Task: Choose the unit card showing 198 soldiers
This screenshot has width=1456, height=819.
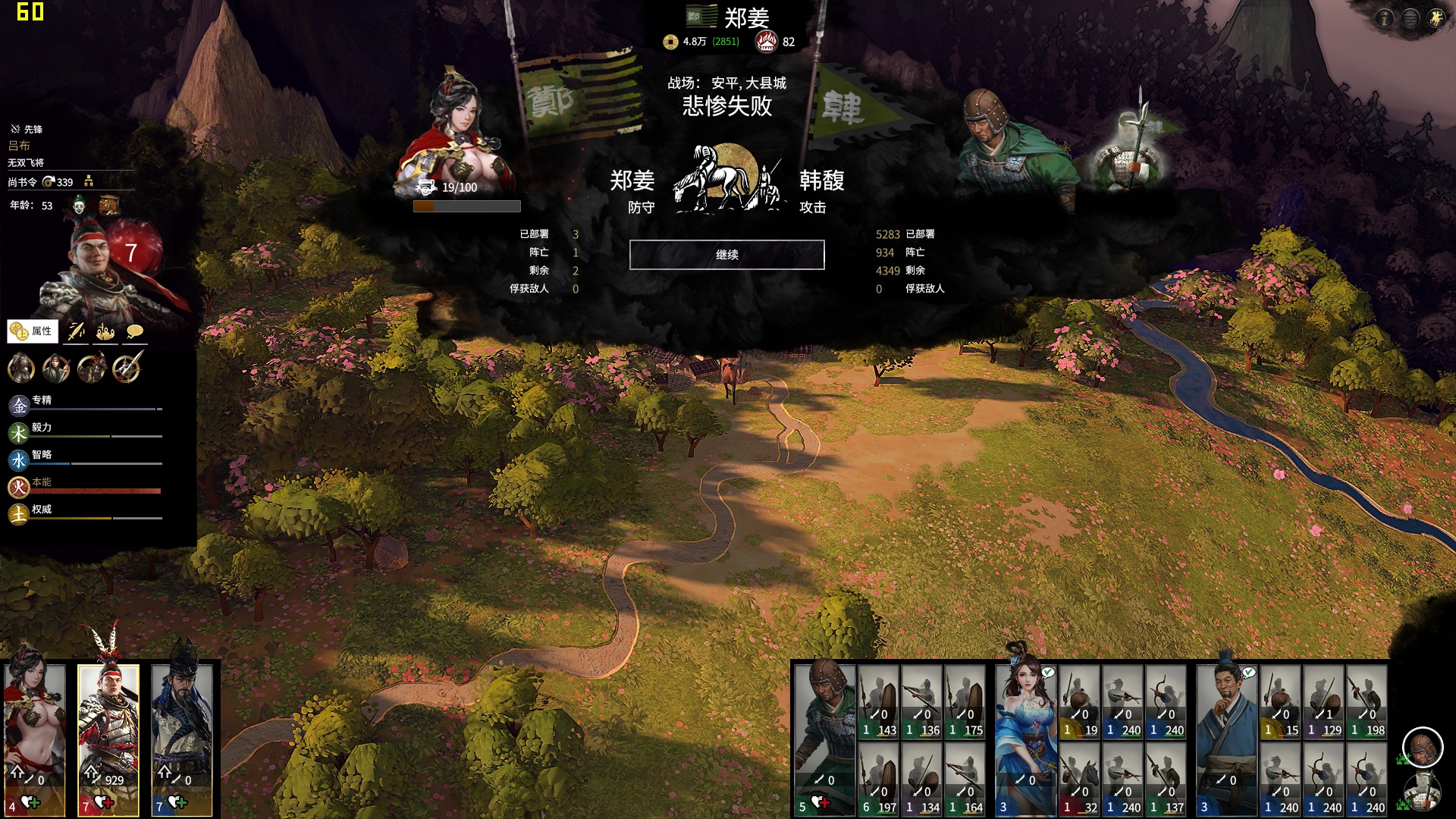Action: tap(1367, 702)
